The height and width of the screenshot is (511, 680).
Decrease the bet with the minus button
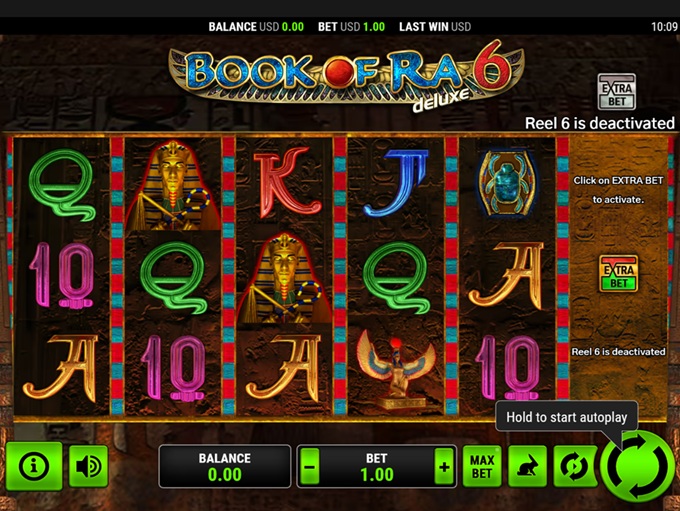pyautogui.click(x=310, y=467)
